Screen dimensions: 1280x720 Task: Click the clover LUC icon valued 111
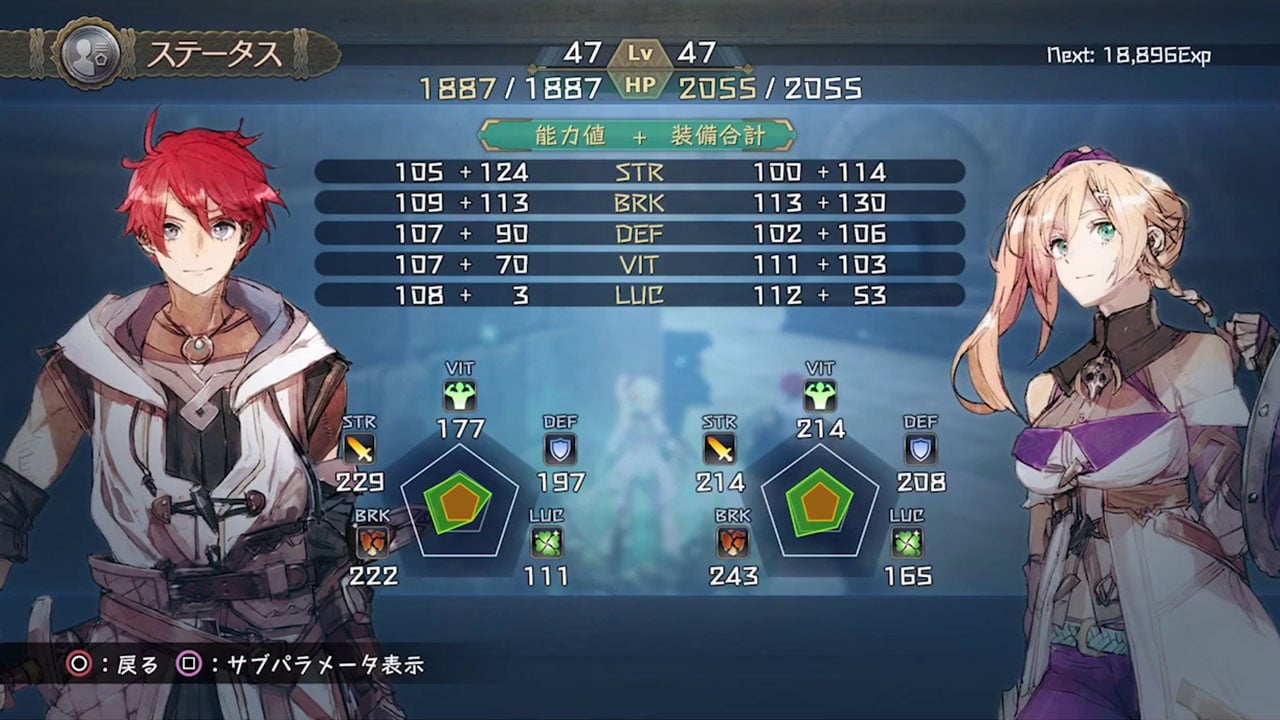coord(547,542)
